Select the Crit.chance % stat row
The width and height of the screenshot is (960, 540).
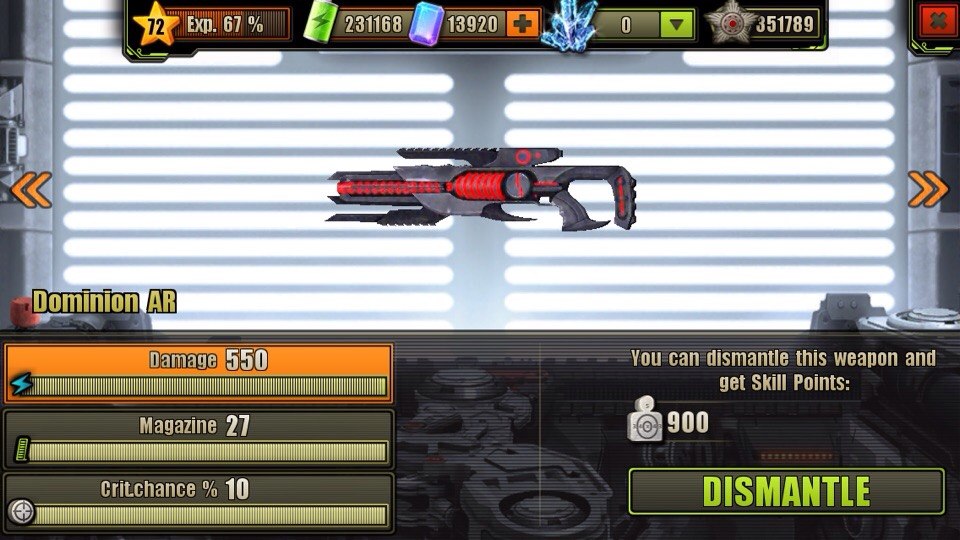198,502
